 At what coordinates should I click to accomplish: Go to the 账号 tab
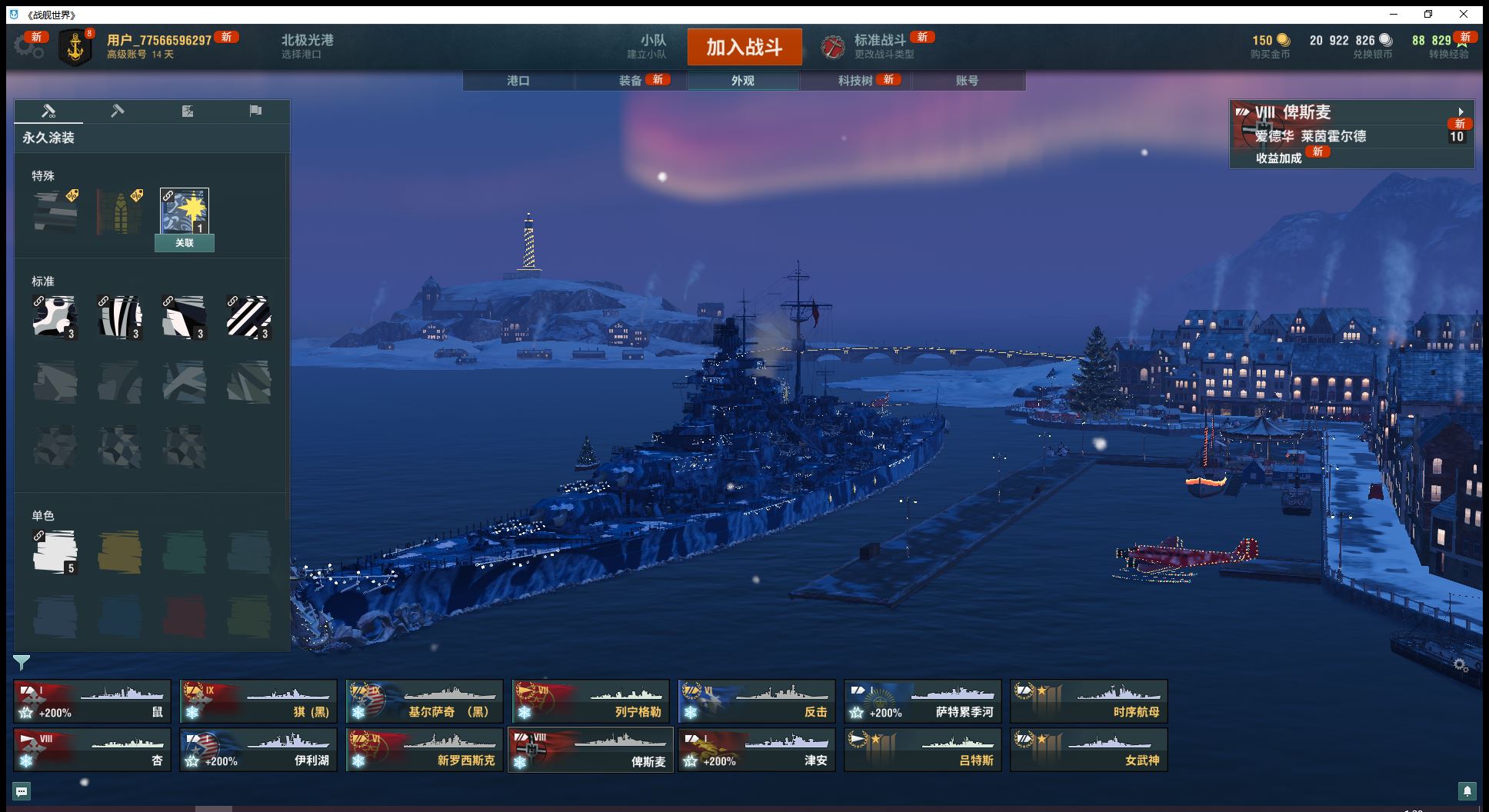(x=967, y=81)
